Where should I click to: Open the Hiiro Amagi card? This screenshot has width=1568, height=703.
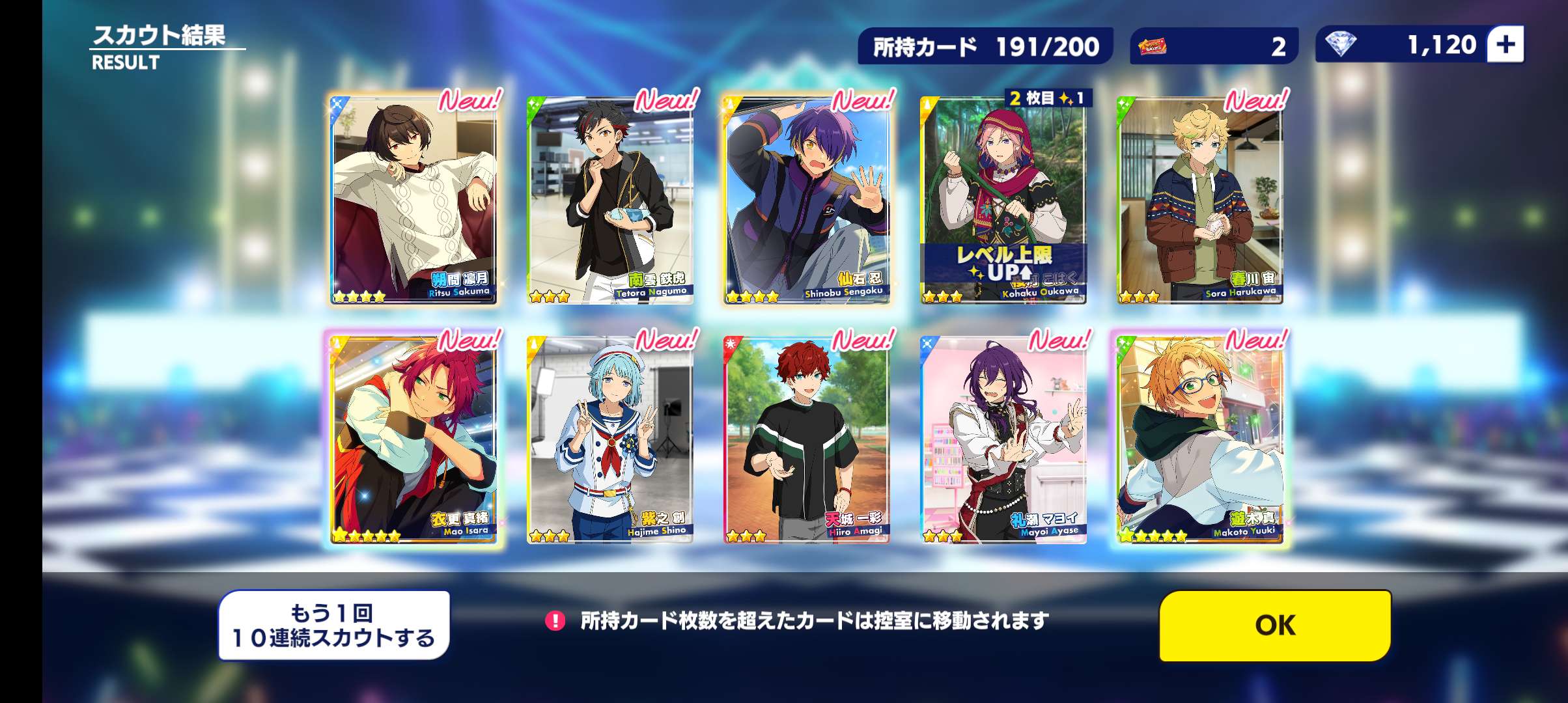(x=807, y=438)
